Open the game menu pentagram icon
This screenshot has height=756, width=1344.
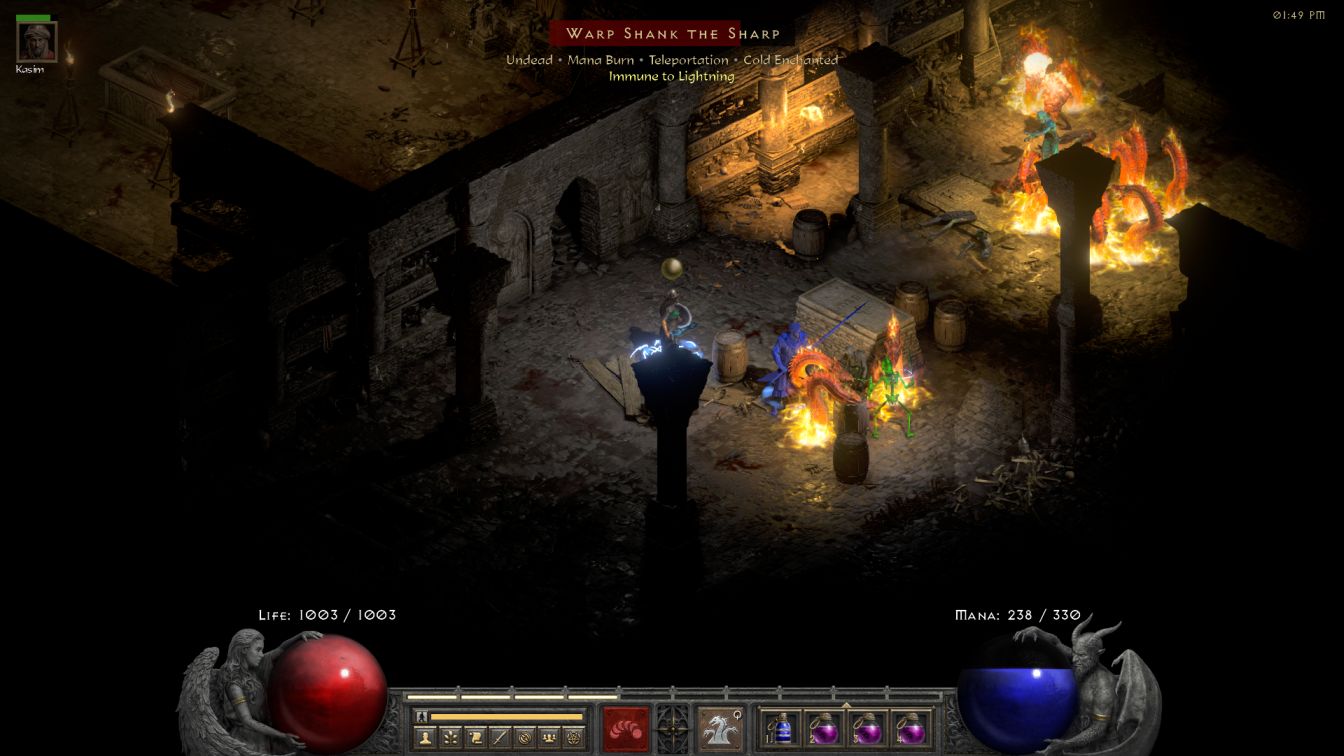[x=573, y=738]
